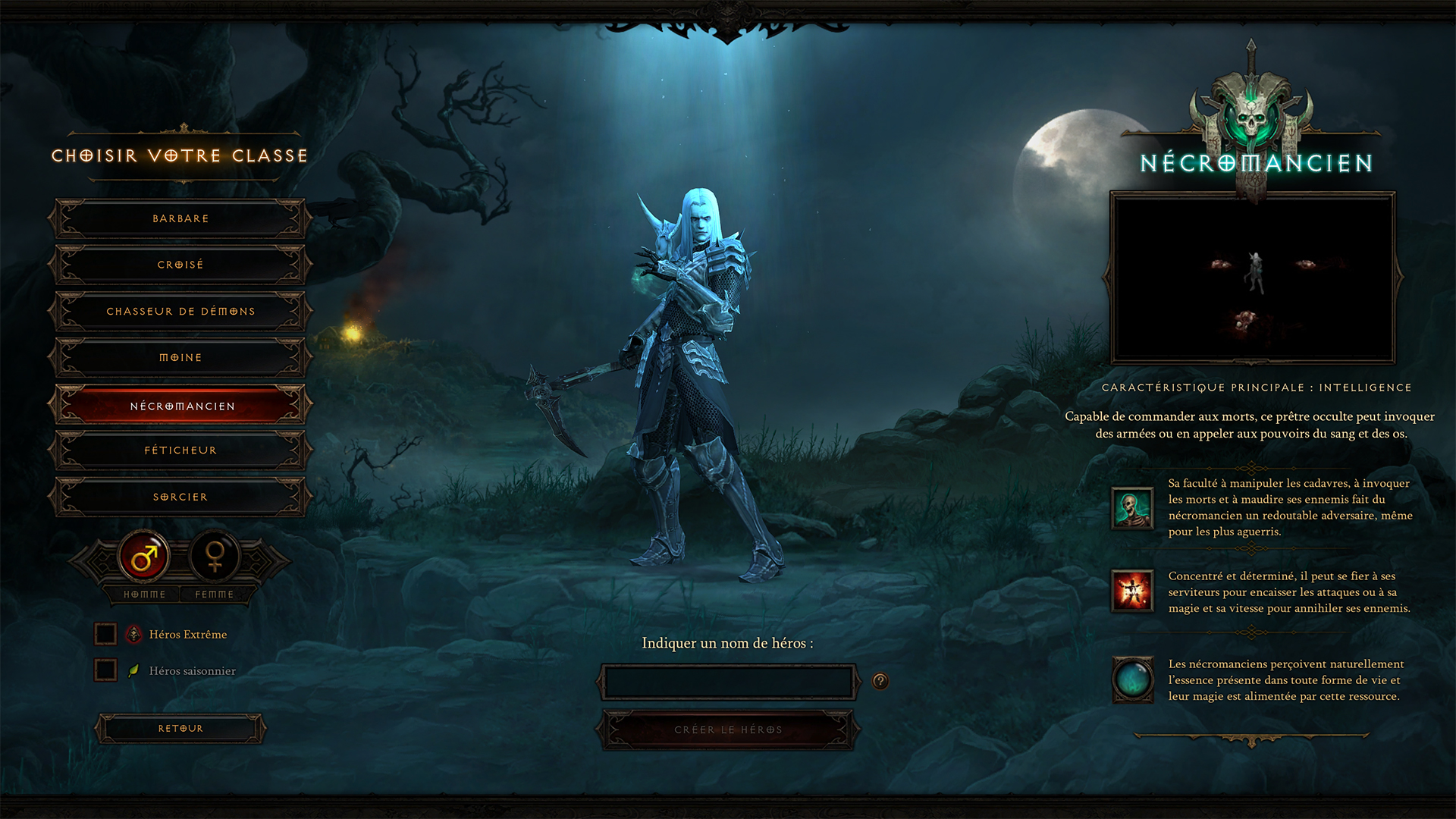Choose the male Homme gender icon
The height and width of the screenshot is (819, 1456).
tap(144, 558)
